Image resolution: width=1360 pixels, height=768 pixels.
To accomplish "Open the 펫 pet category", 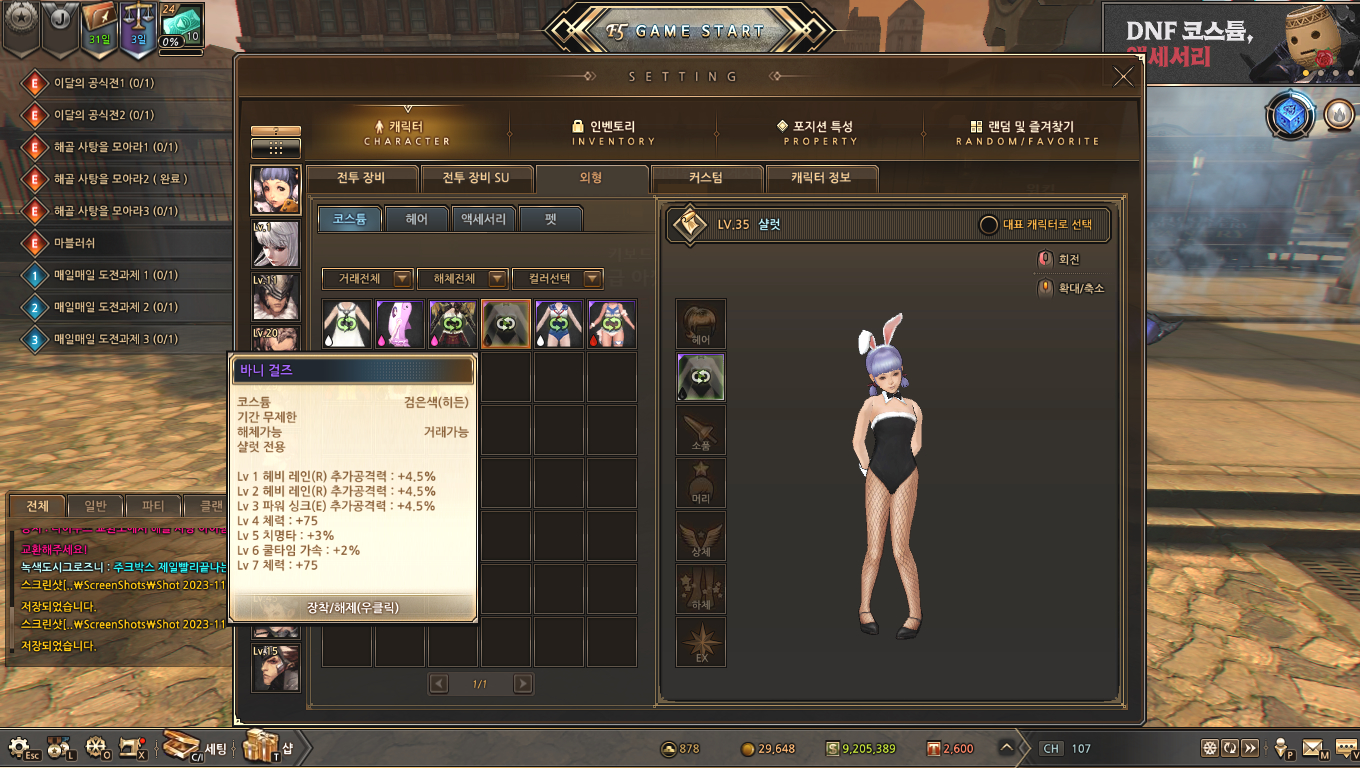I will [x=550, y=219].
